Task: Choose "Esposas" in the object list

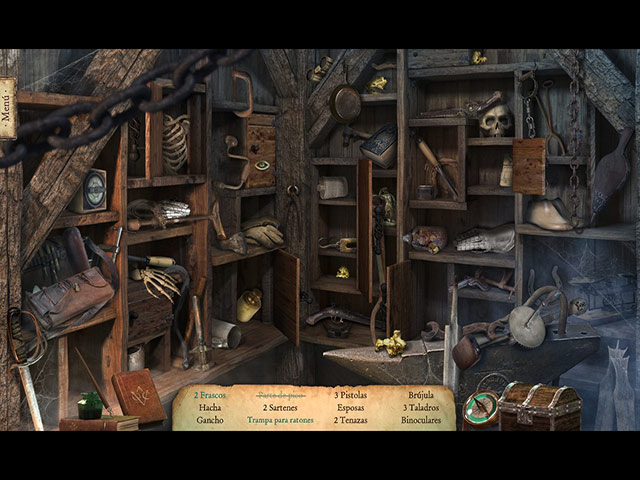Action: [349, 408]
